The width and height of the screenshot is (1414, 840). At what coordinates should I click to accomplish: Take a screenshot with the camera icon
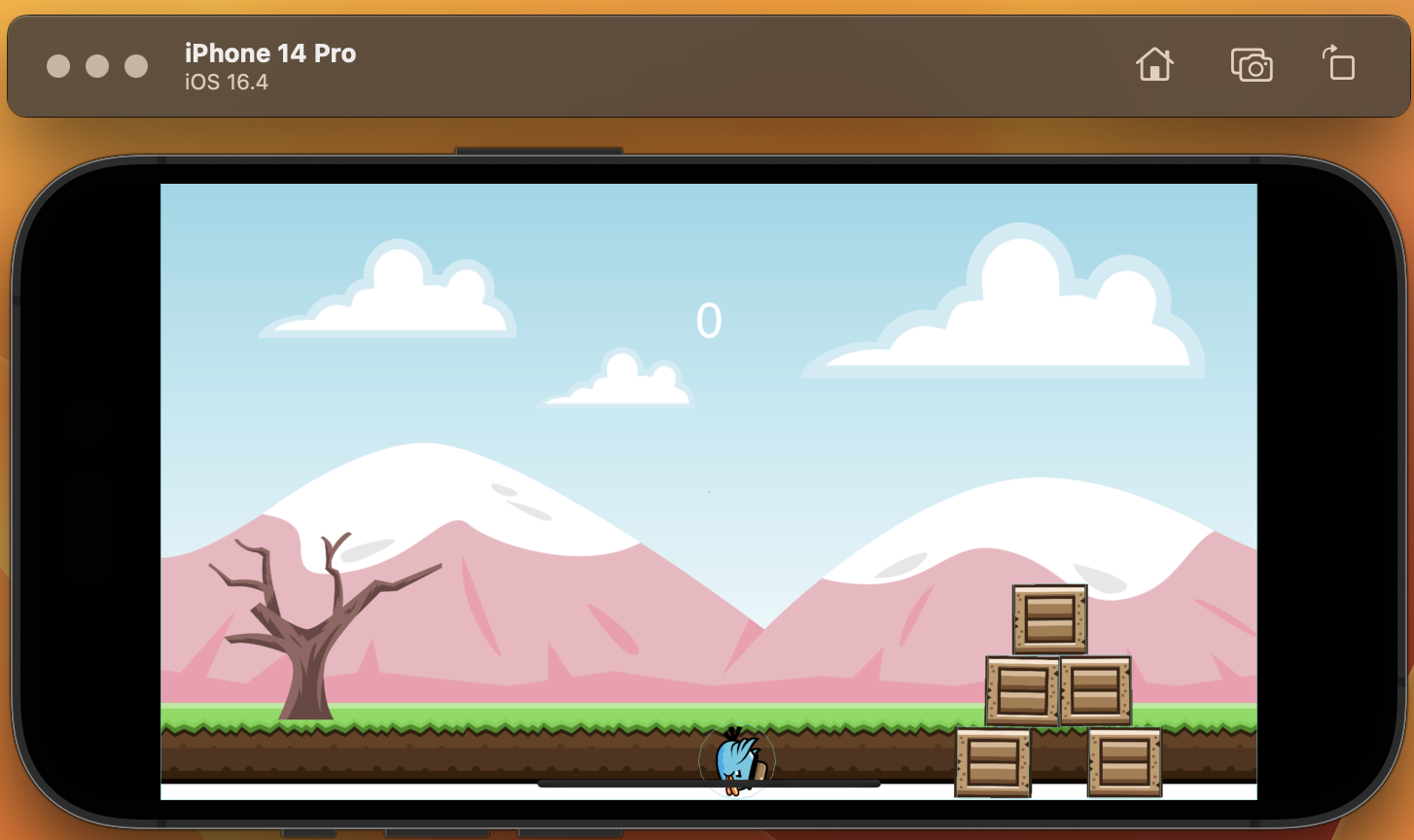(1253, 65)
